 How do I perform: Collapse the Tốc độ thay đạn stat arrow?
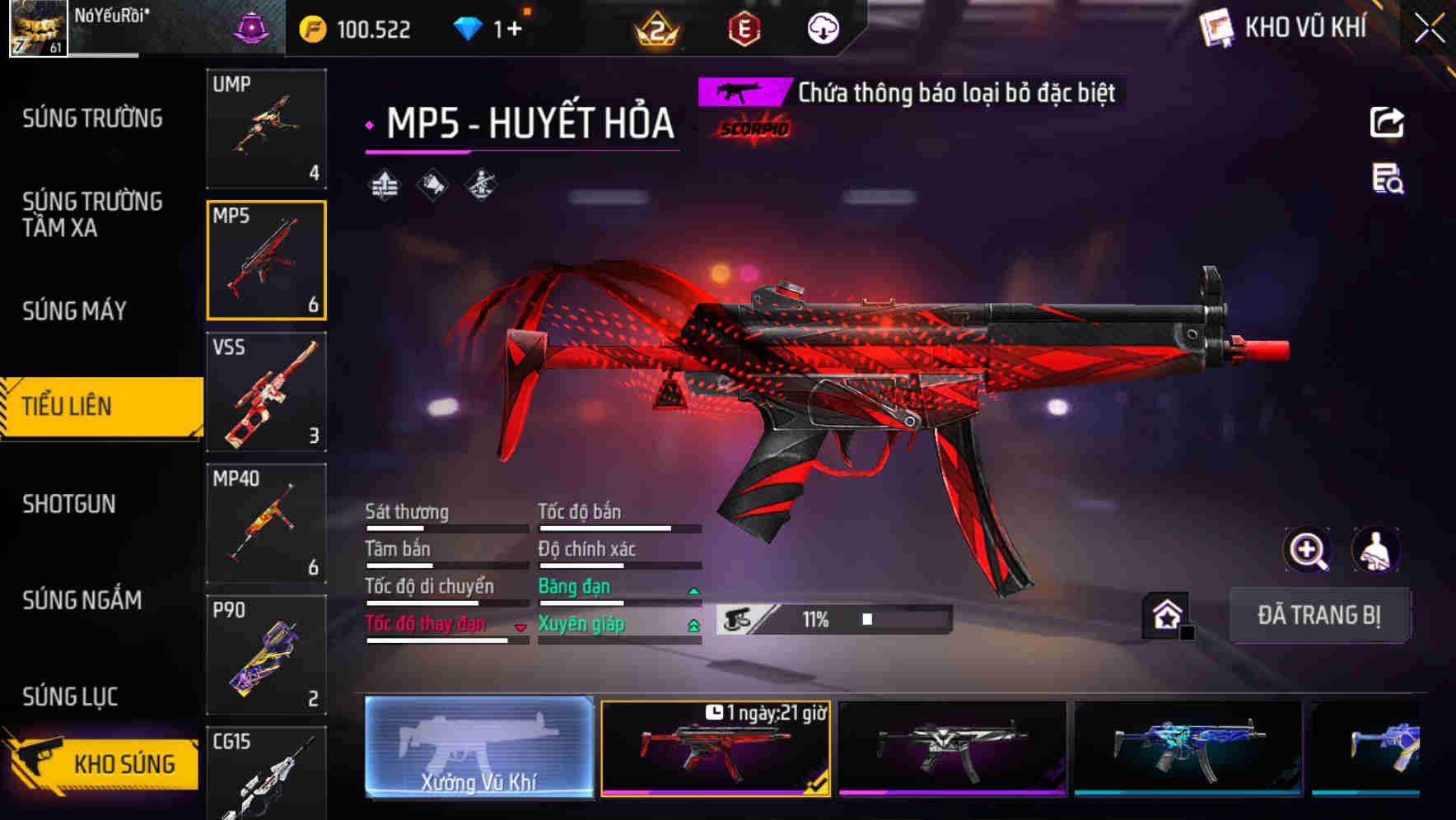[x=520, y=627]
